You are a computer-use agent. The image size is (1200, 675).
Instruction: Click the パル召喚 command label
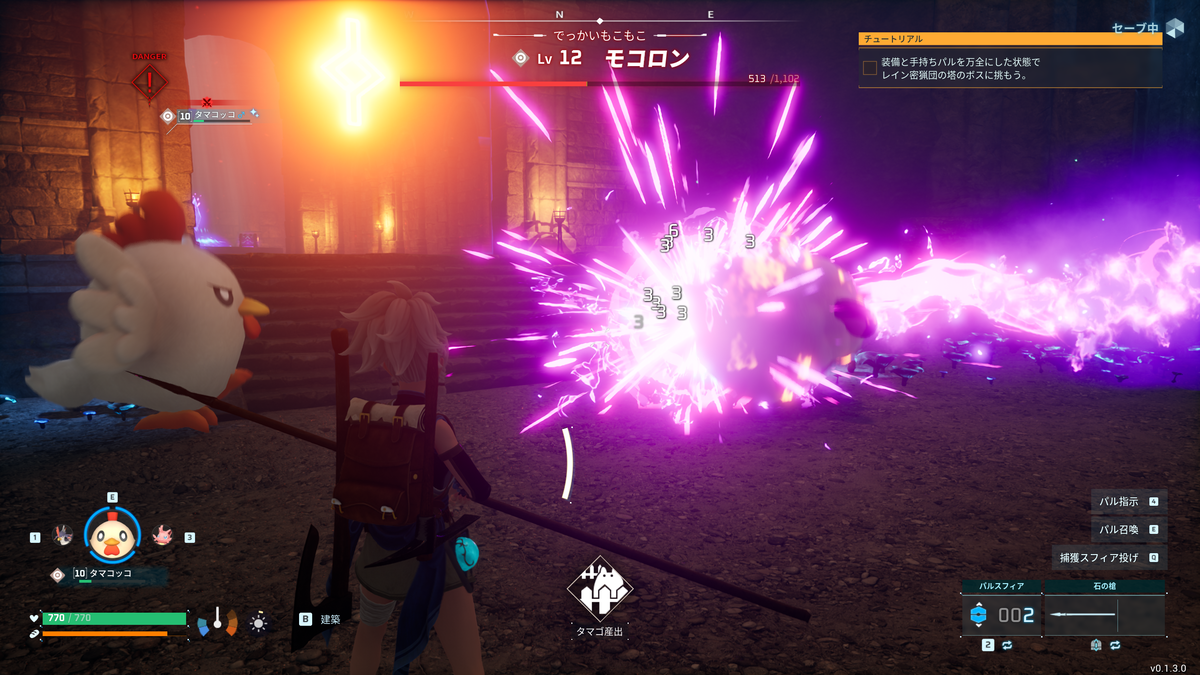[1118, 529]
